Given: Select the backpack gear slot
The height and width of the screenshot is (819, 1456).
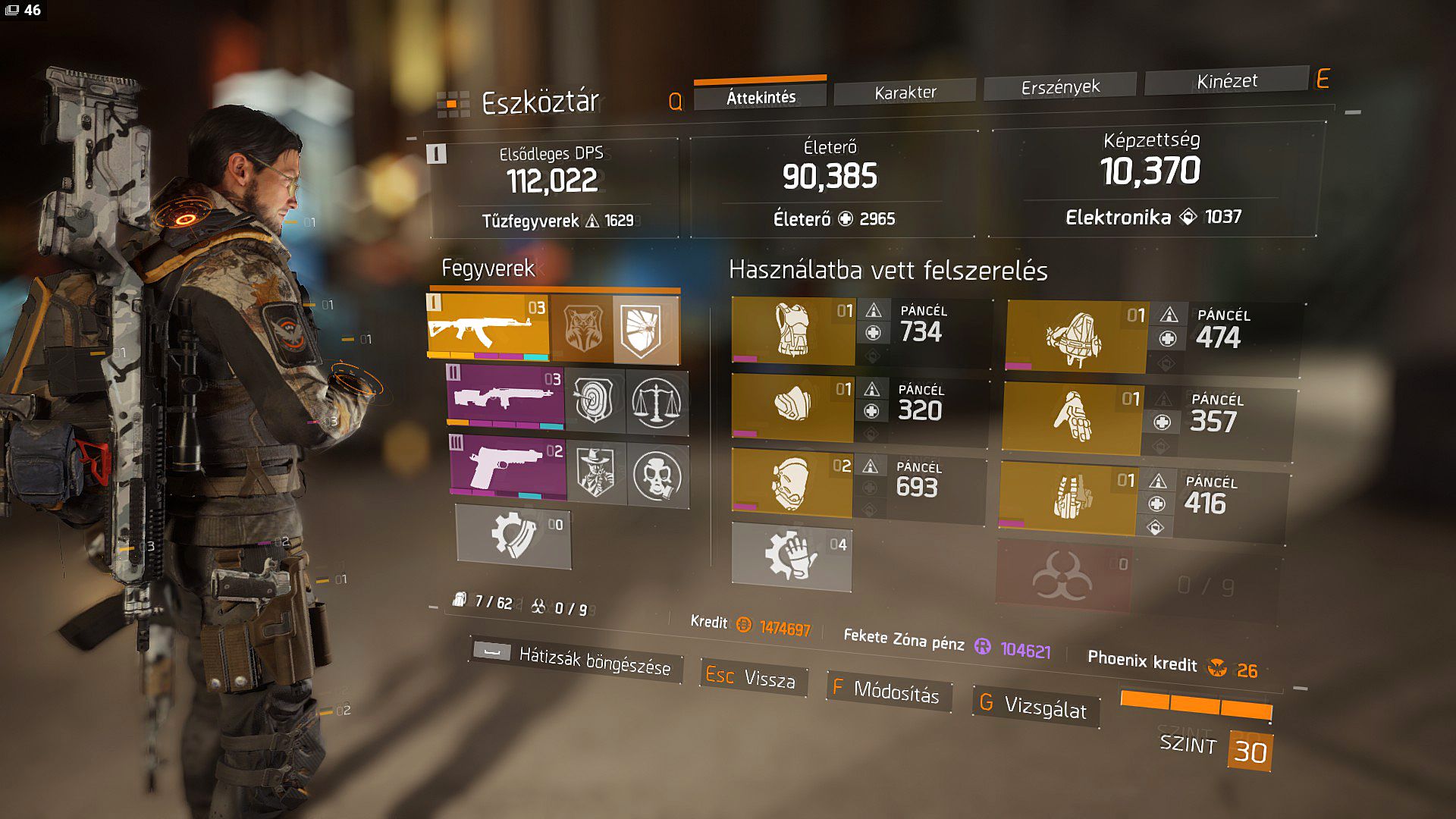Looking at the screenshot, I should click(1075, 337).
